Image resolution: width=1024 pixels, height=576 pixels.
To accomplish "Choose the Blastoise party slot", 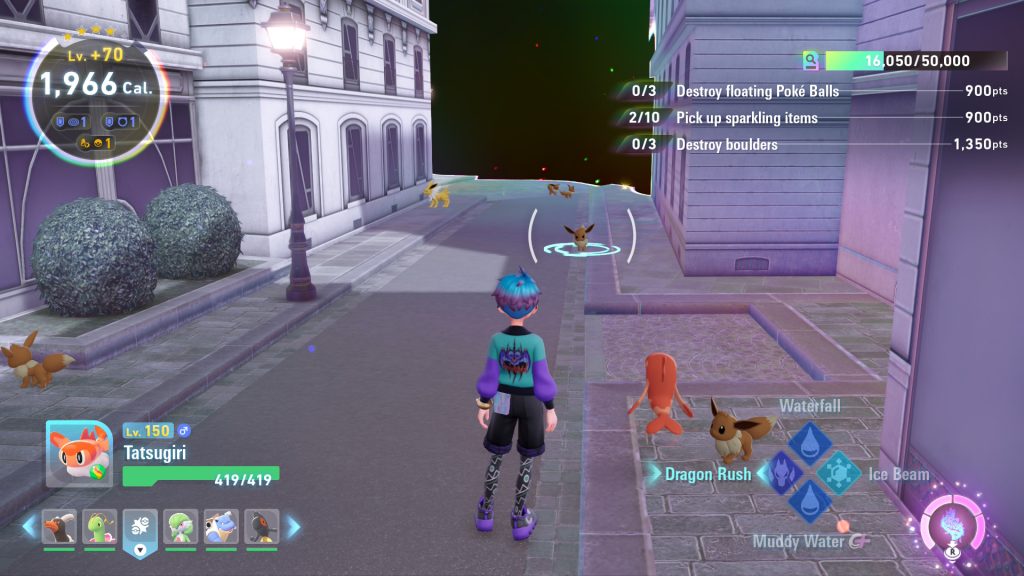I will [221, 527].
